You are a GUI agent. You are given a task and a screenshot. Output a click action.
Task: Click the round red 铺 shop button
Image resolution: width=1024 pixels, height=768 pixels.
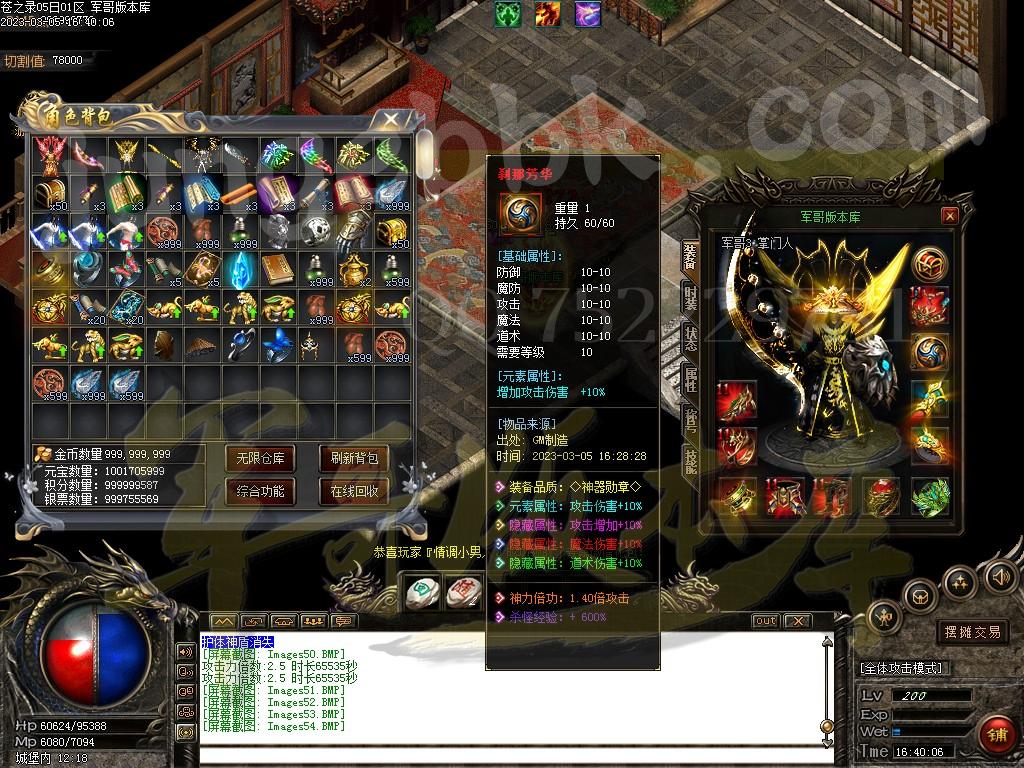995,735
